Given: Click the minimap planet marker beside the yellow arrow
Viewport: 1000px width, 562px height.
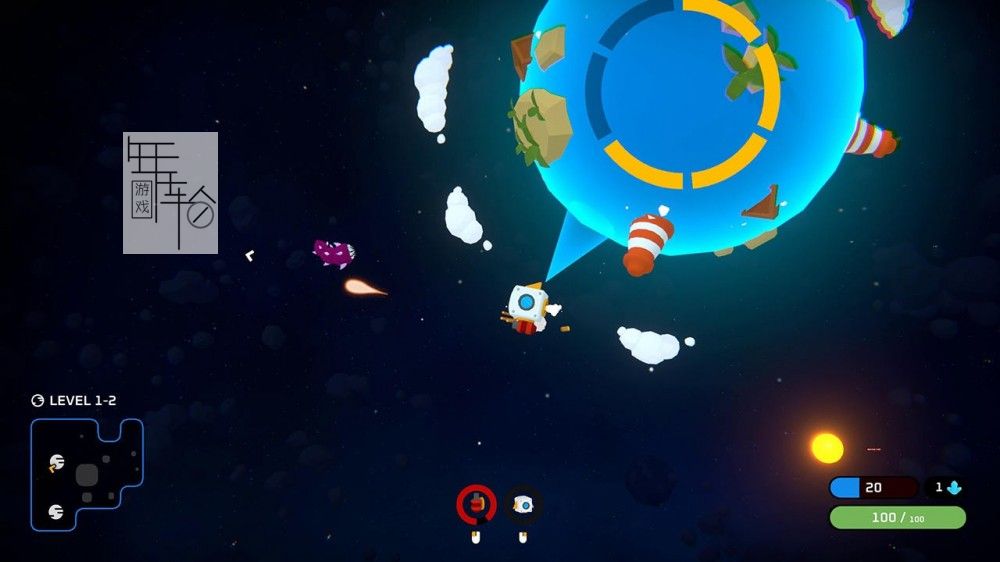Looking at the screenshot, I should tap(57, 462).
